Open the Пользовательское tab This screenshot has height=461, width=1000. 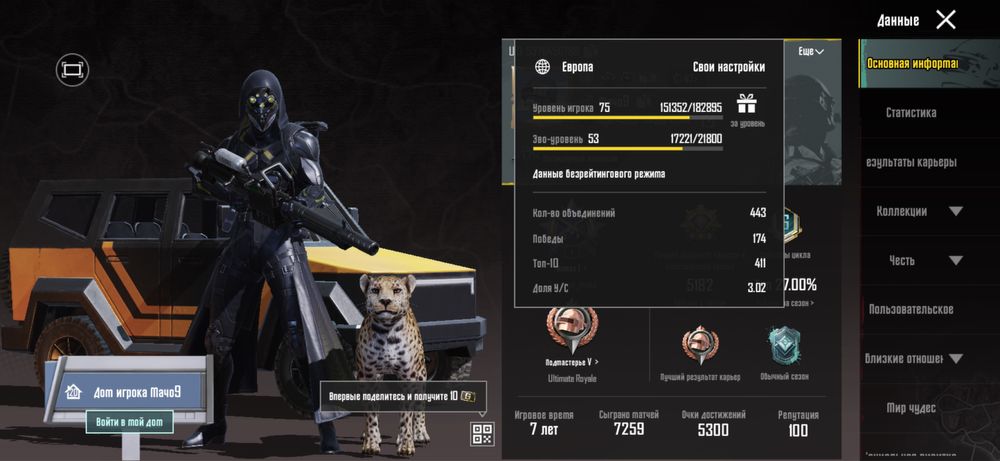coord(911,309)
